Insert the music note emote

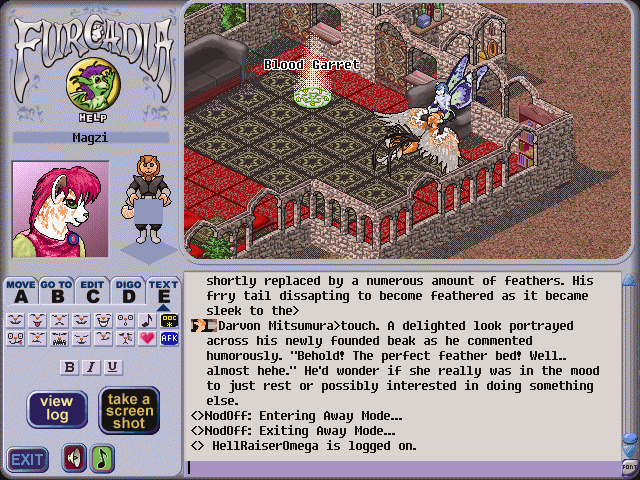point(147,321)
